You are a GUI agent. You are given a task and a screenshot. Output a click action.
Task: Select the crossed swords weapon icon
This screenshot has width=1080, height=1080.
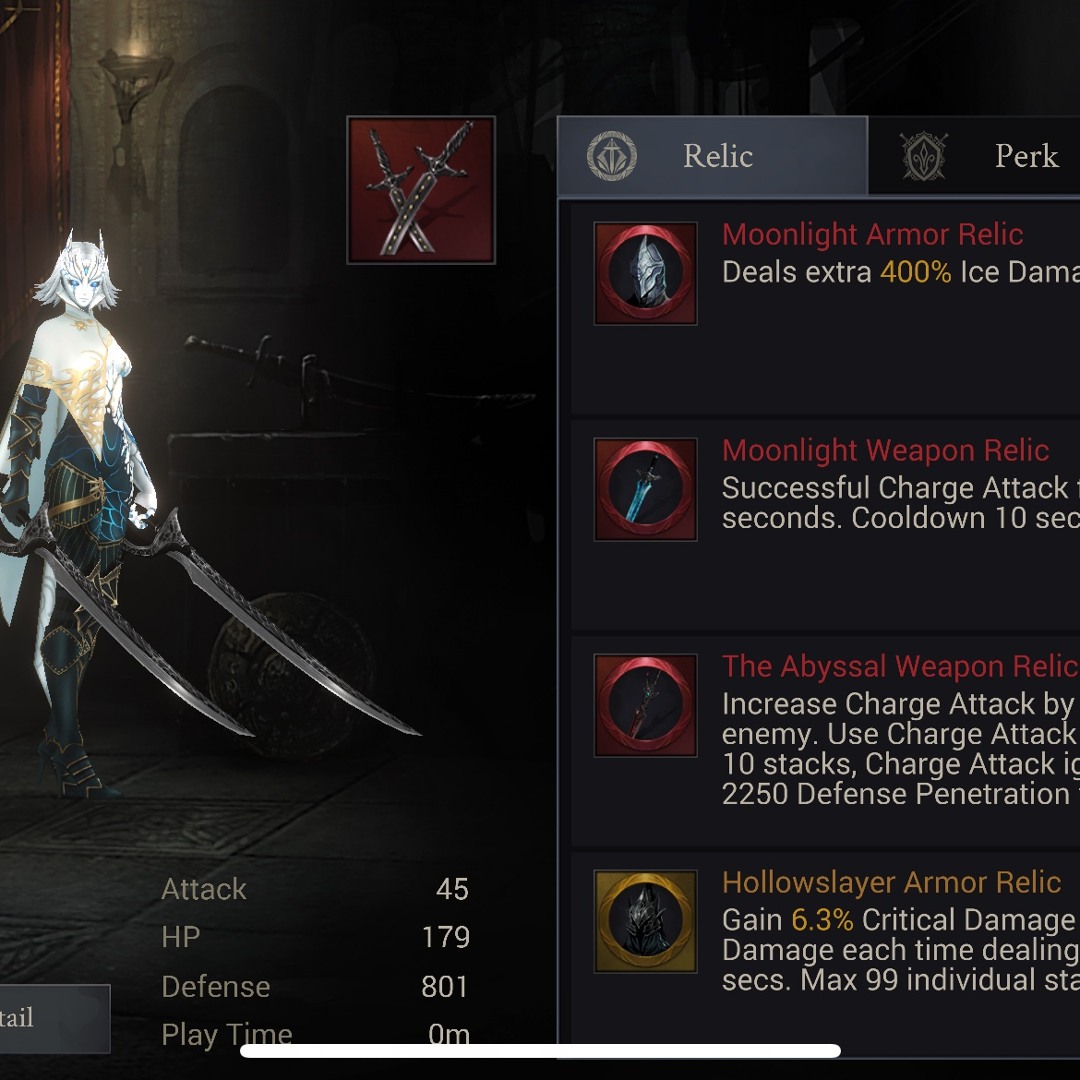(x=421, y=190)
